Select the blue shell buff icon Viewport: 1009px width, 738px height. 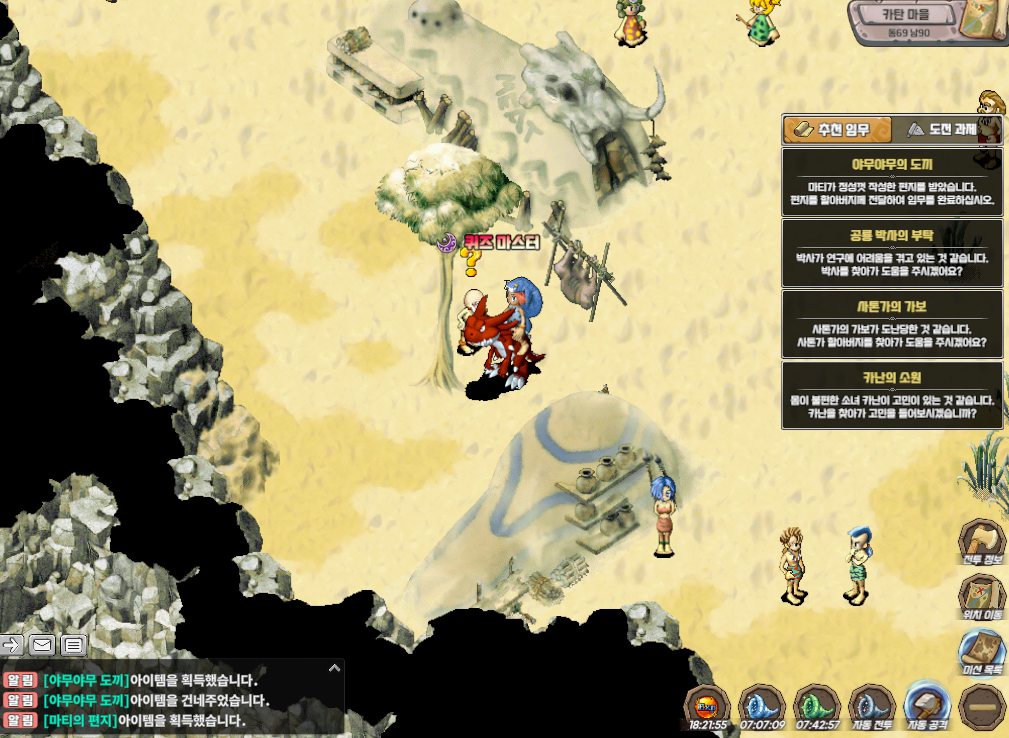point(762,705)
